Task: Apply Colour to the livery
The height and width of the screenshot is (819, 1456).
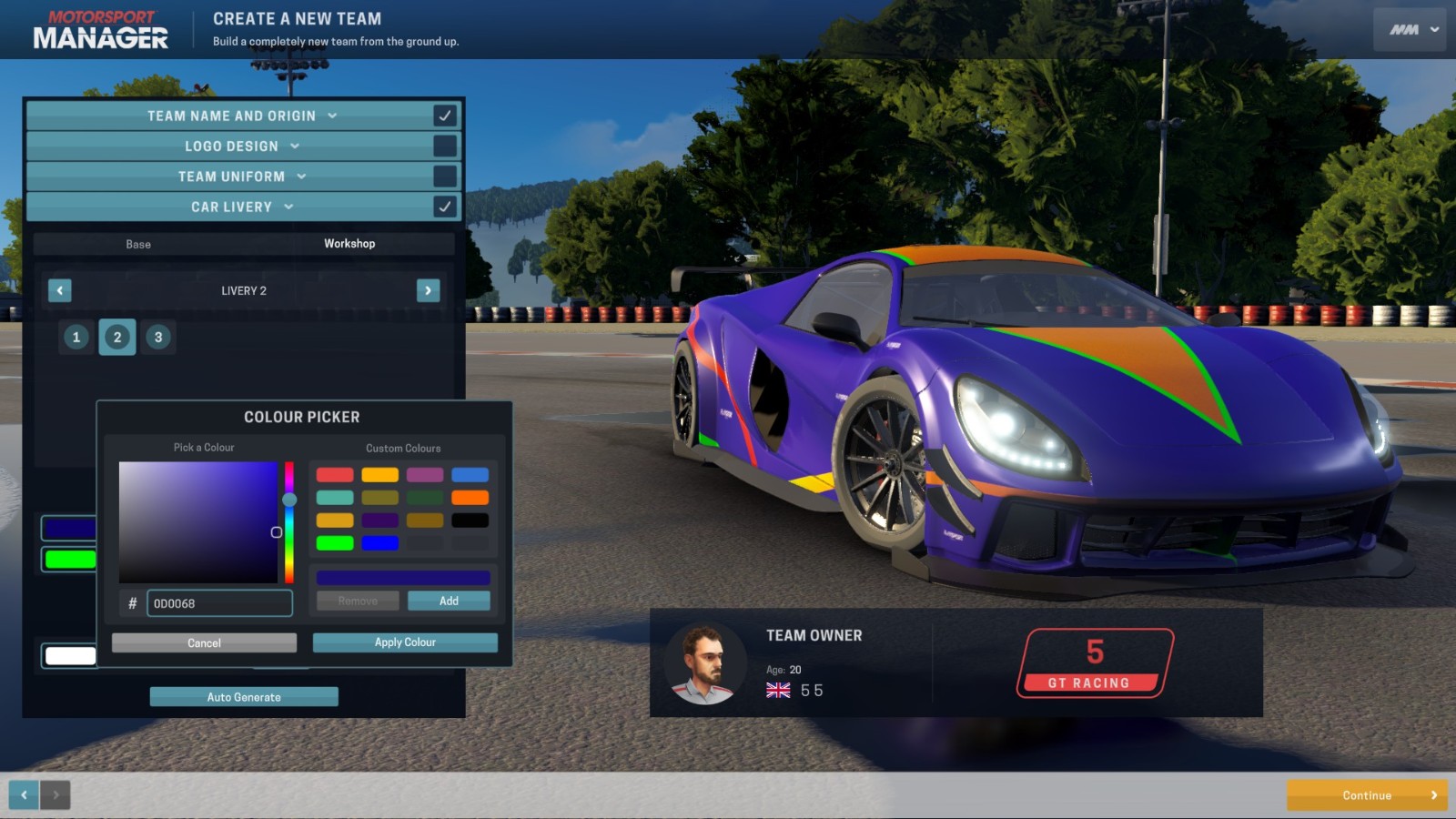Action: [405, 642]
